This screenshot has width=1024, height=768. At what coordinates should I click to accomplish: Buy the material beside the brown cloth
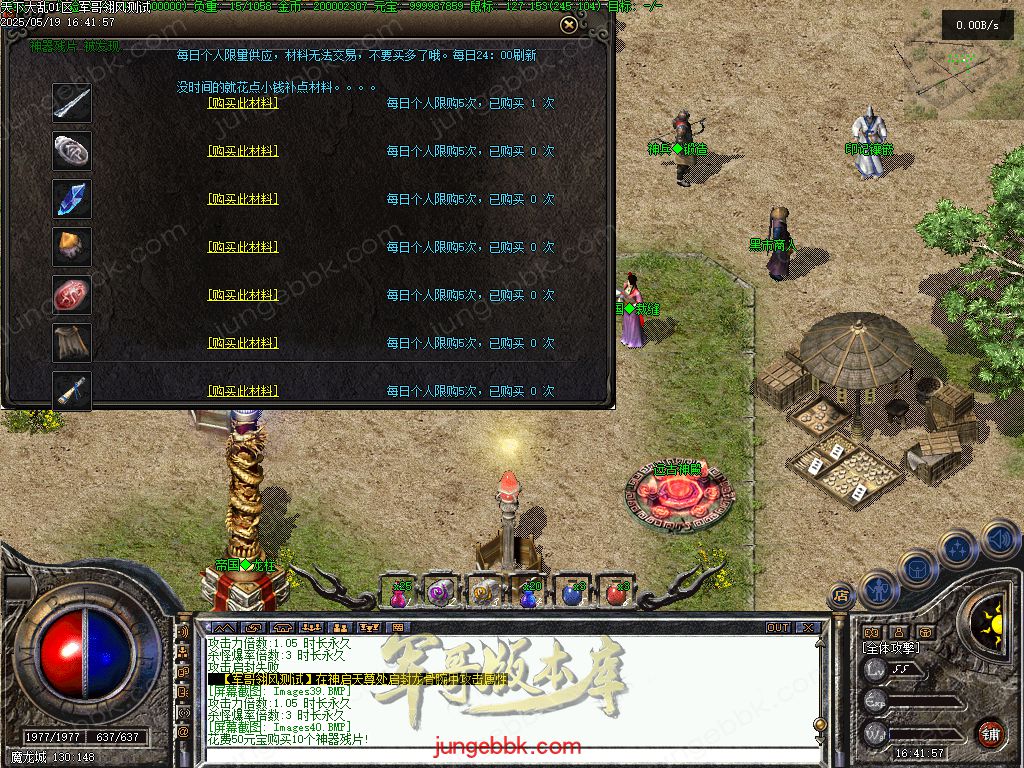(x=243, y=343)
